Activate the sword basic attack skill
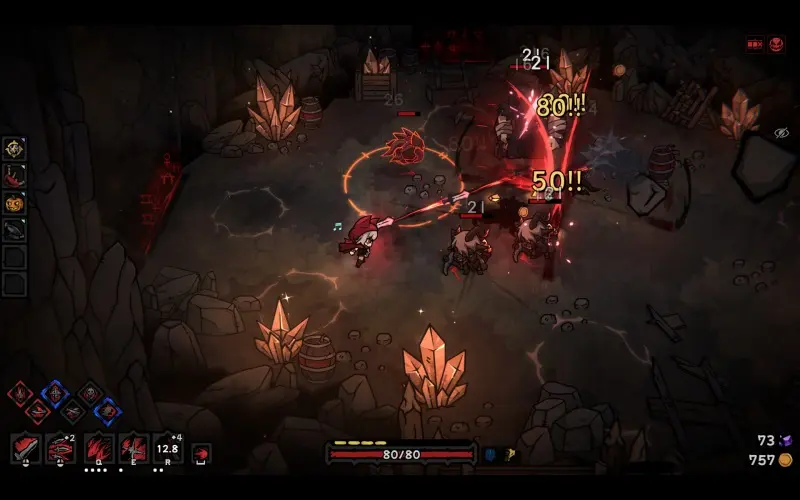The height and width of the screenshot is (500, 800). (27, 448)
